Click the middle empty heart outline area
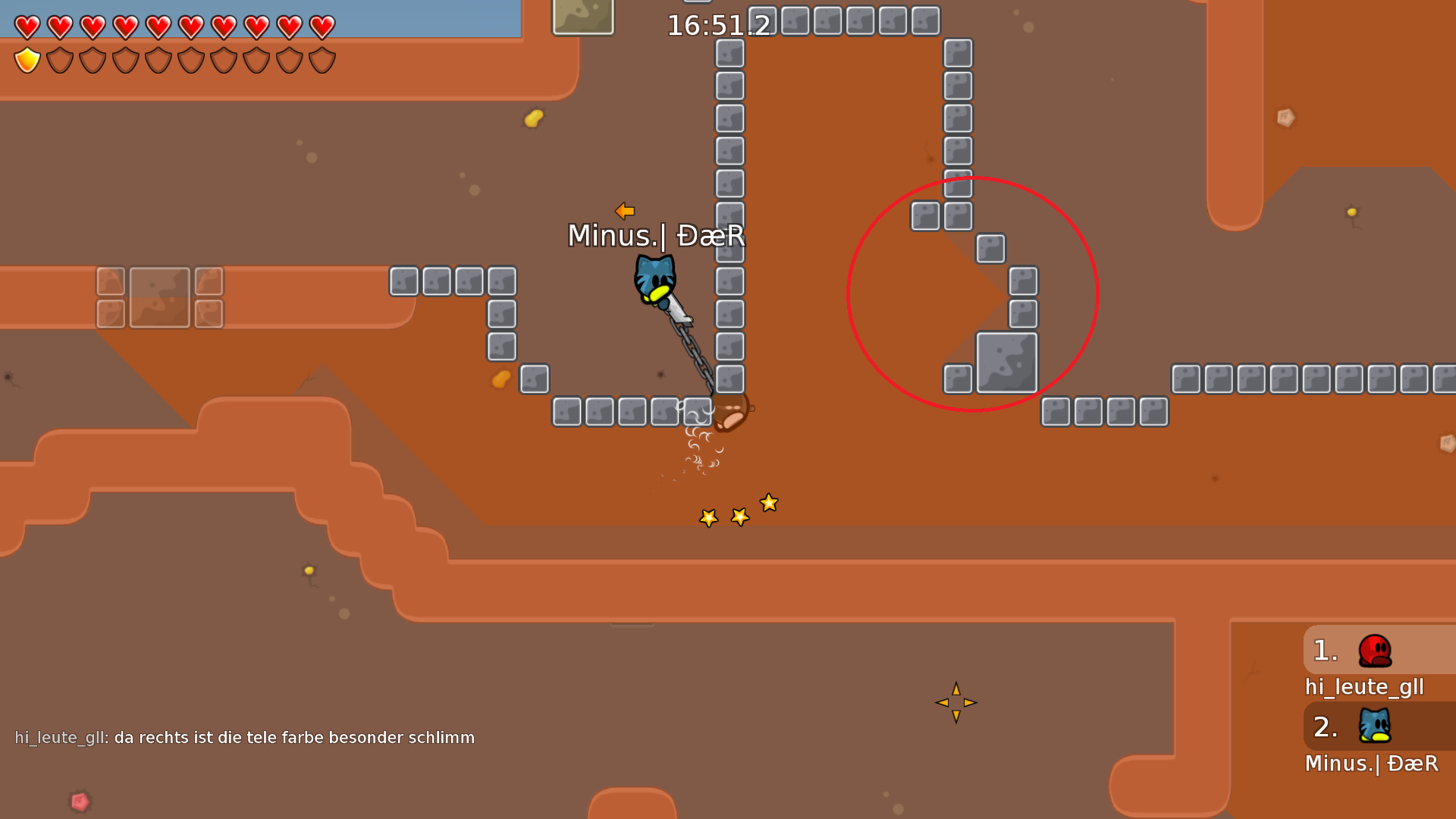The height and width of the screenshot is (819, 1456). (174, 27)
